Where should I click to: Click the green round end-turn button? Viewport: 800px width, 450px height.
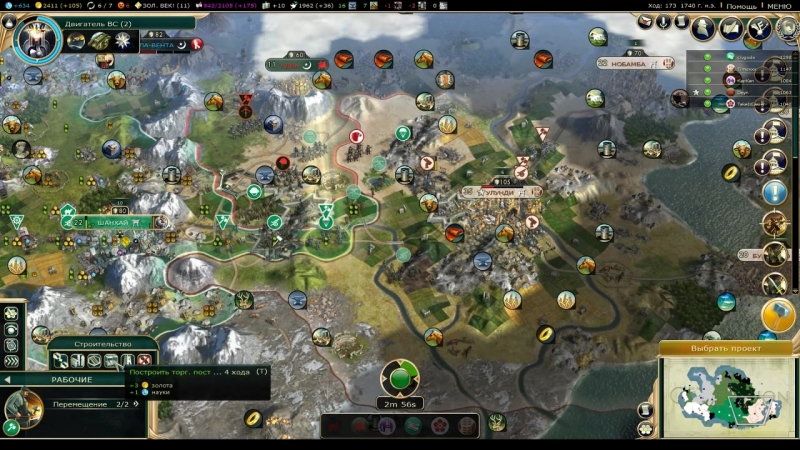(x=400, y=379)
